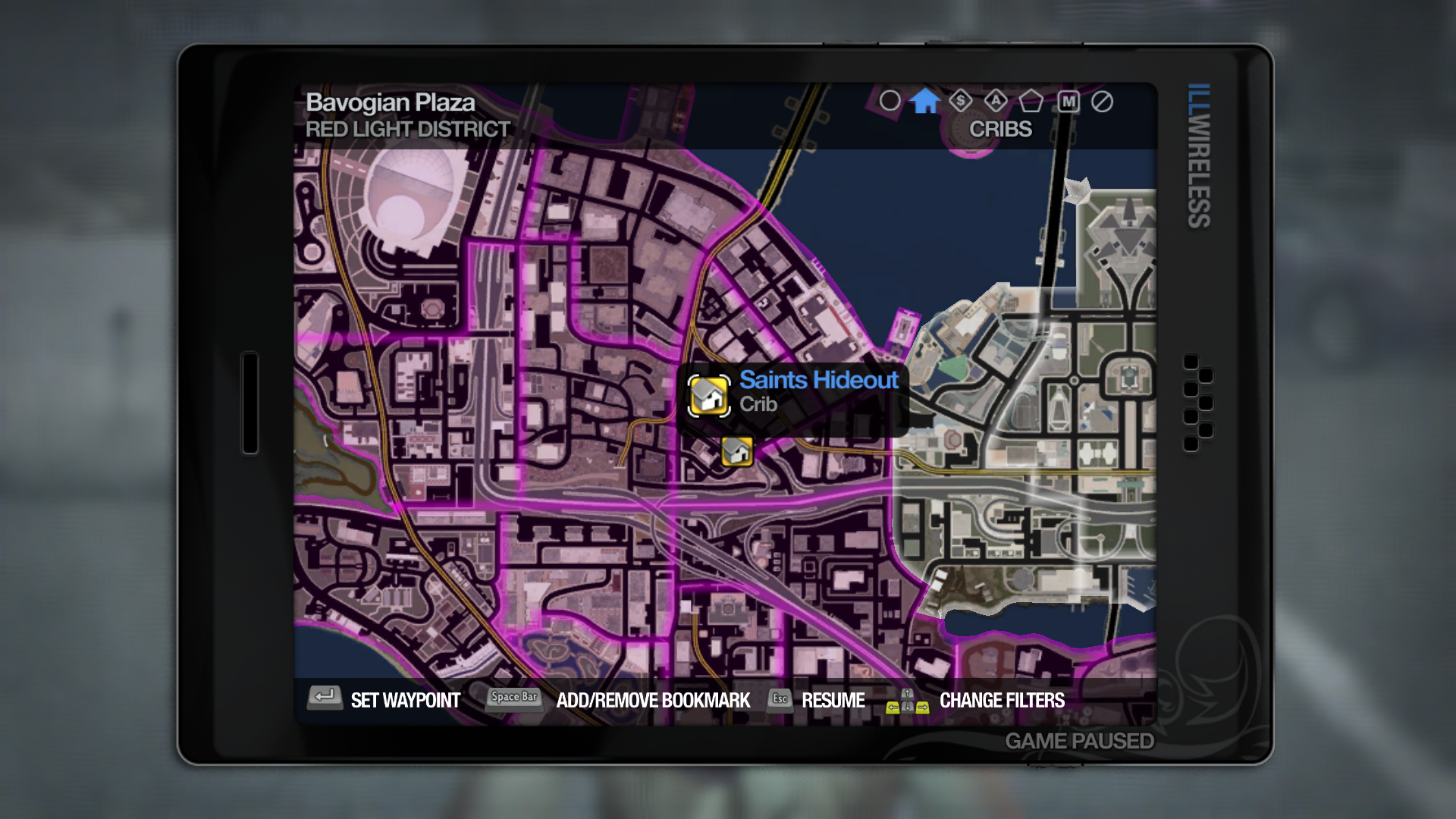Image resolution: width=1456 pixels, height=819 pixels.
Task: Click the lower house marker below the tooltip
Action: (x=736, y=450)
